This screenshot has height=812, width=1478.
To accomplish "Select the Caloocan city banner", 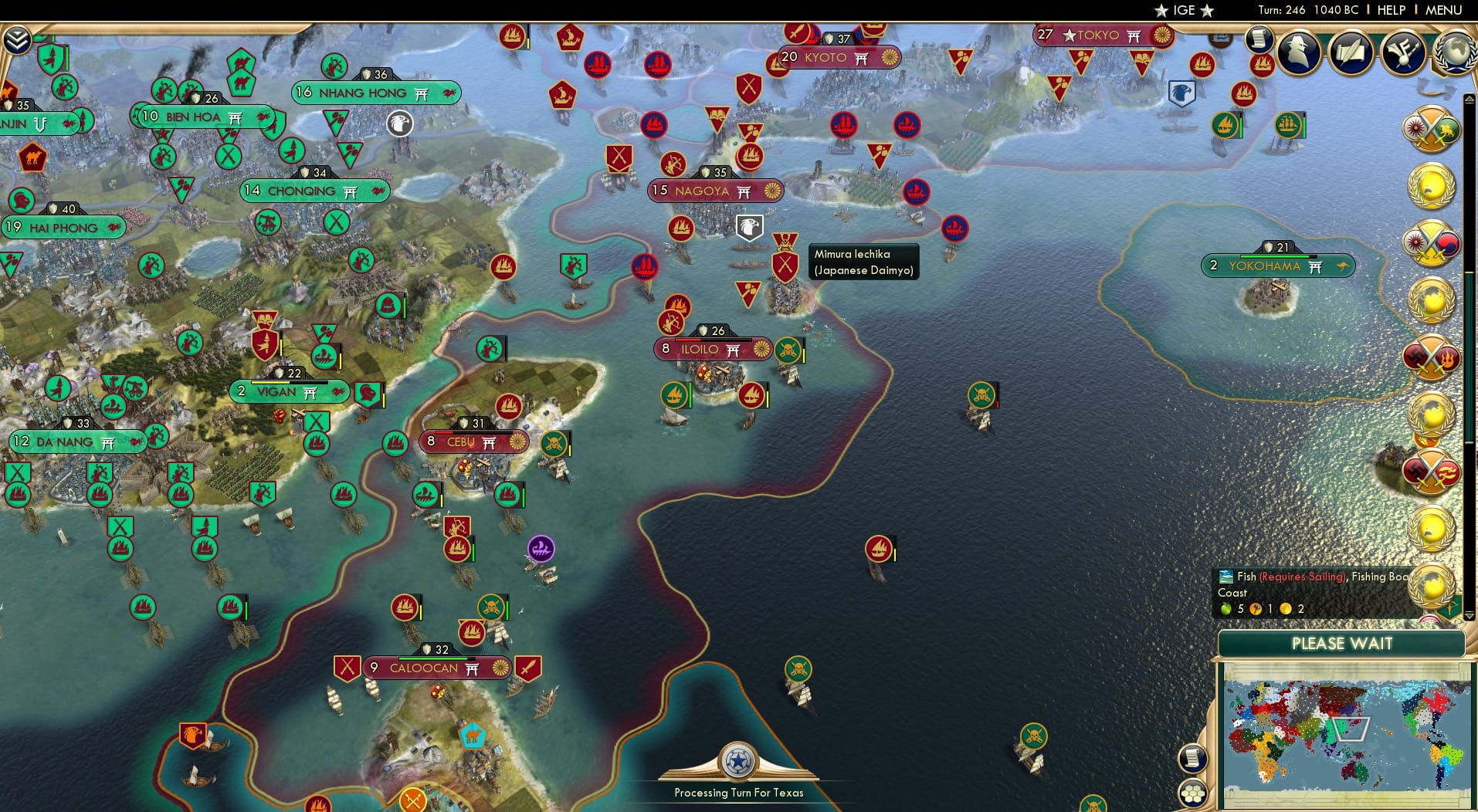I will (x=437, y=668).
